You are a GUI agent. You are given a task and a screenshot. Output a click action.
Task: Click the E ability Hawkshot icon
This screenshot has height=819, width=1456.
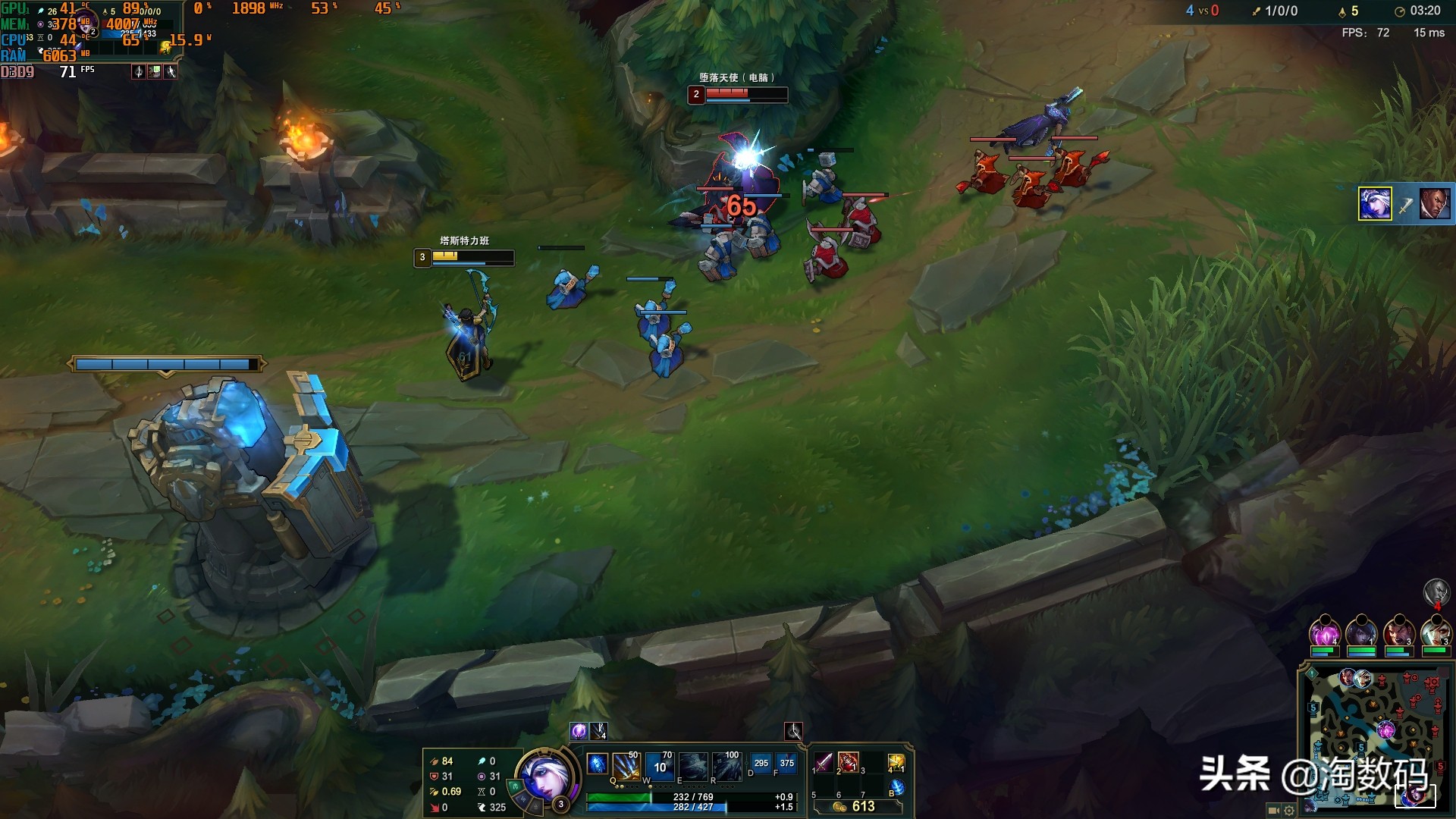pyautogui.click(x=693, y=766)
